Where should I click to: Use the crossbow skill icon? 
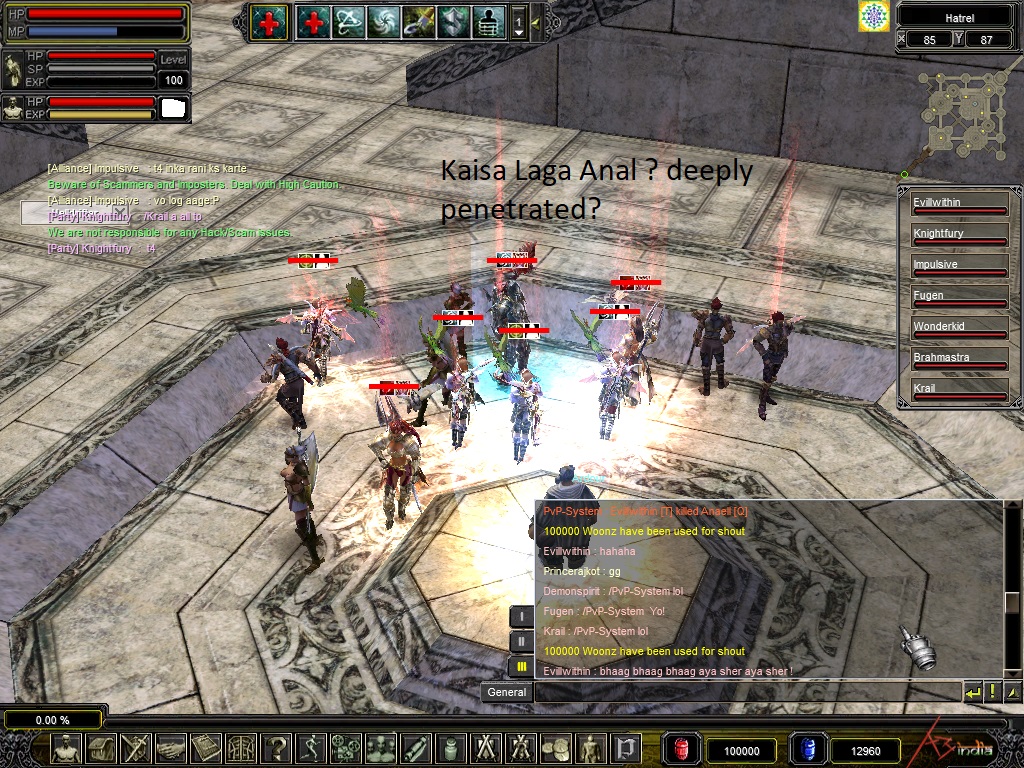348,21
